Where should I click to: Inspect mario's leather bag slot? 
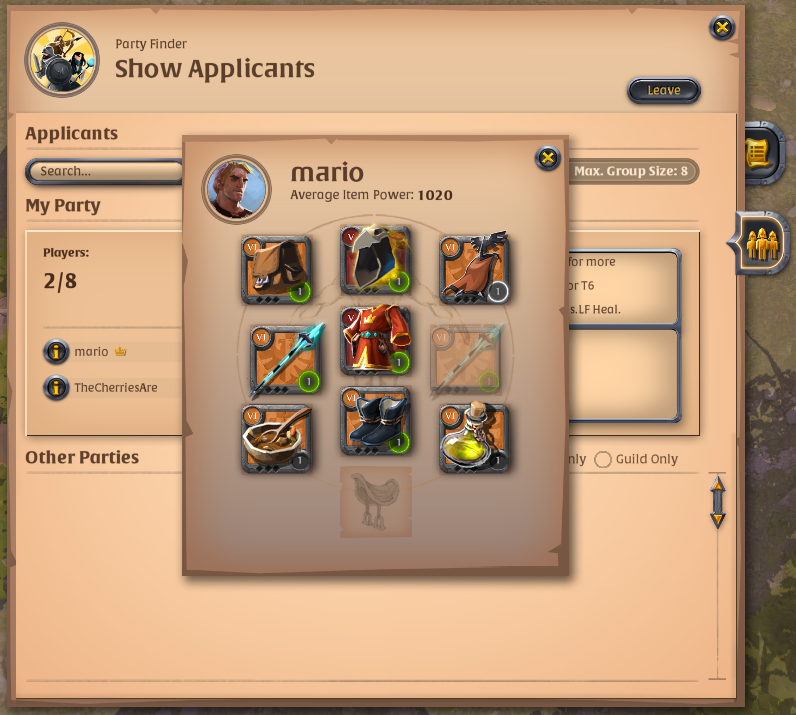pyautogui.click(x=276, y=269)
